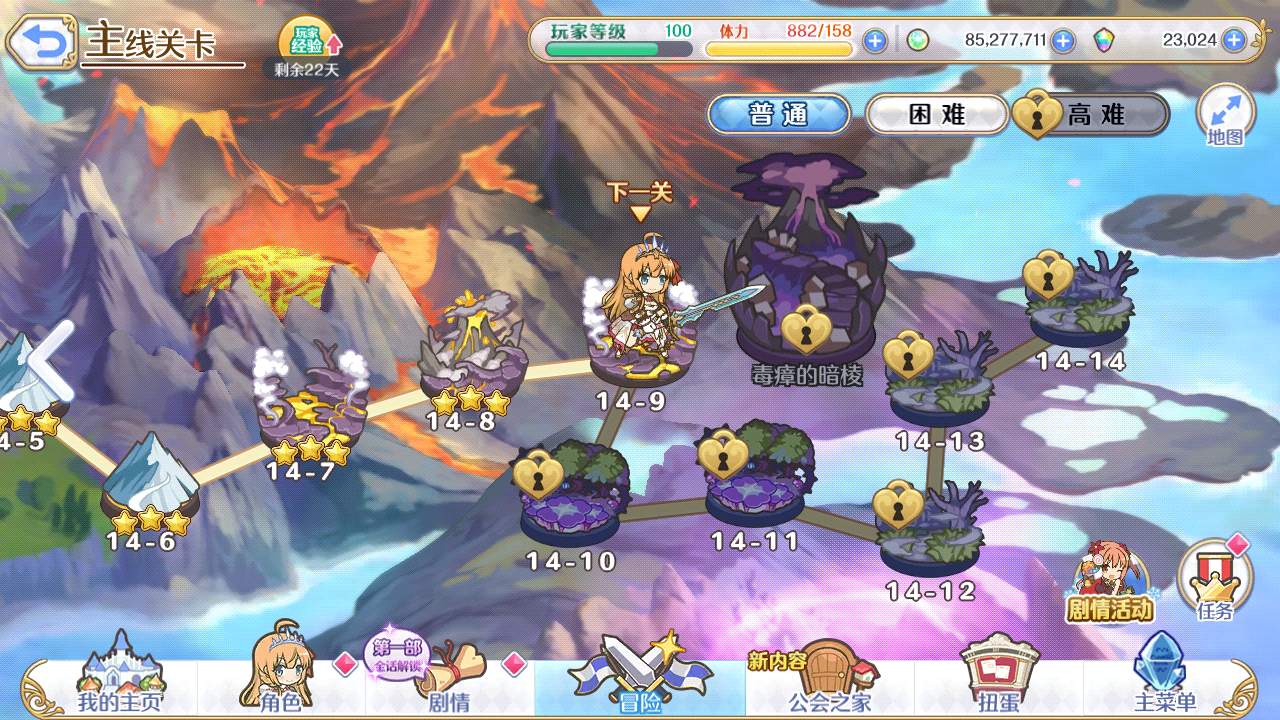Open the 角色 character icon
1280x720 pixels.
pyautogui.click(x=277, y=685)
